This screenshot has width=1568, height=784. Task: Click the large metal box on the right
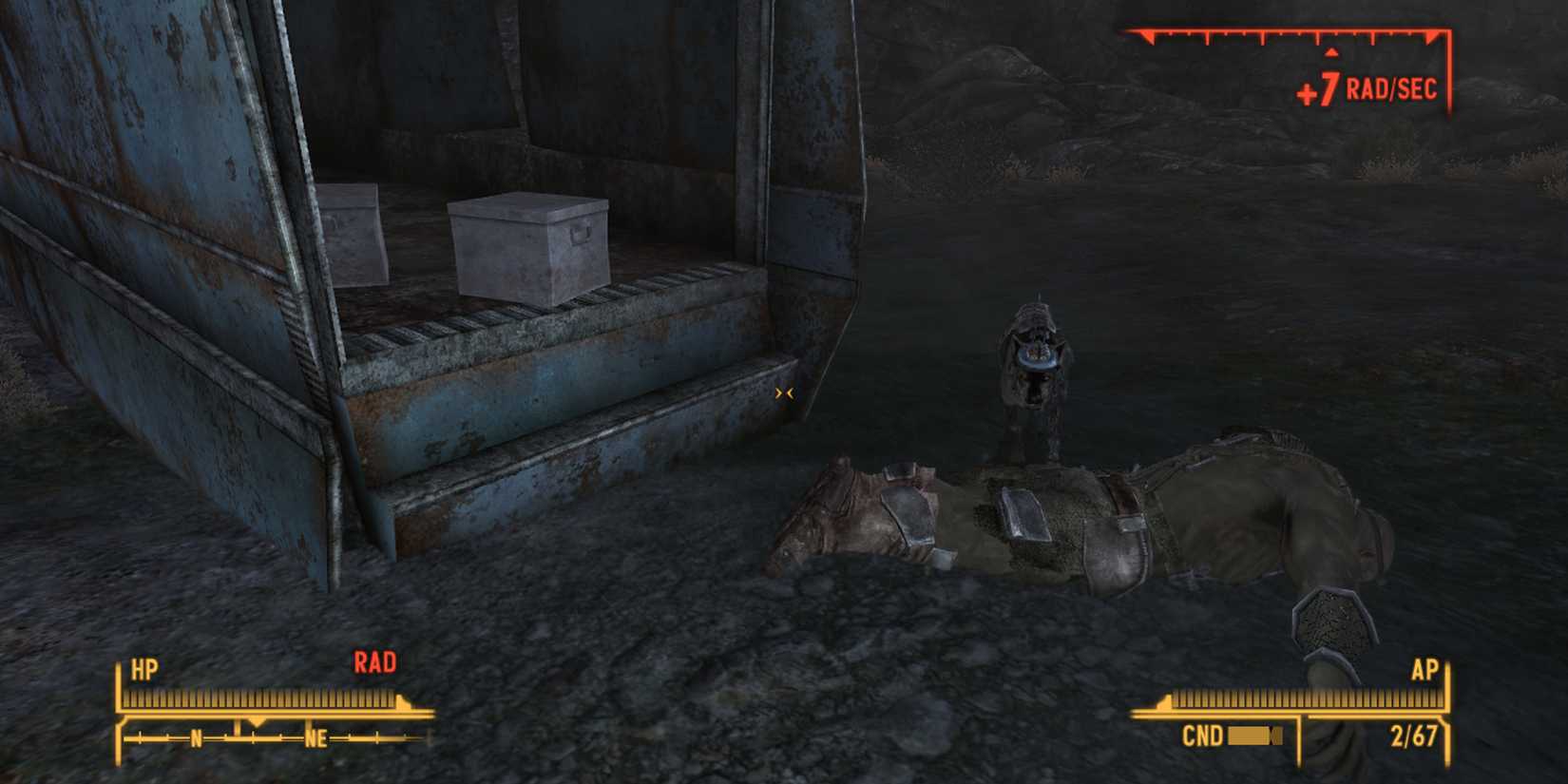[x=529, y=247]
